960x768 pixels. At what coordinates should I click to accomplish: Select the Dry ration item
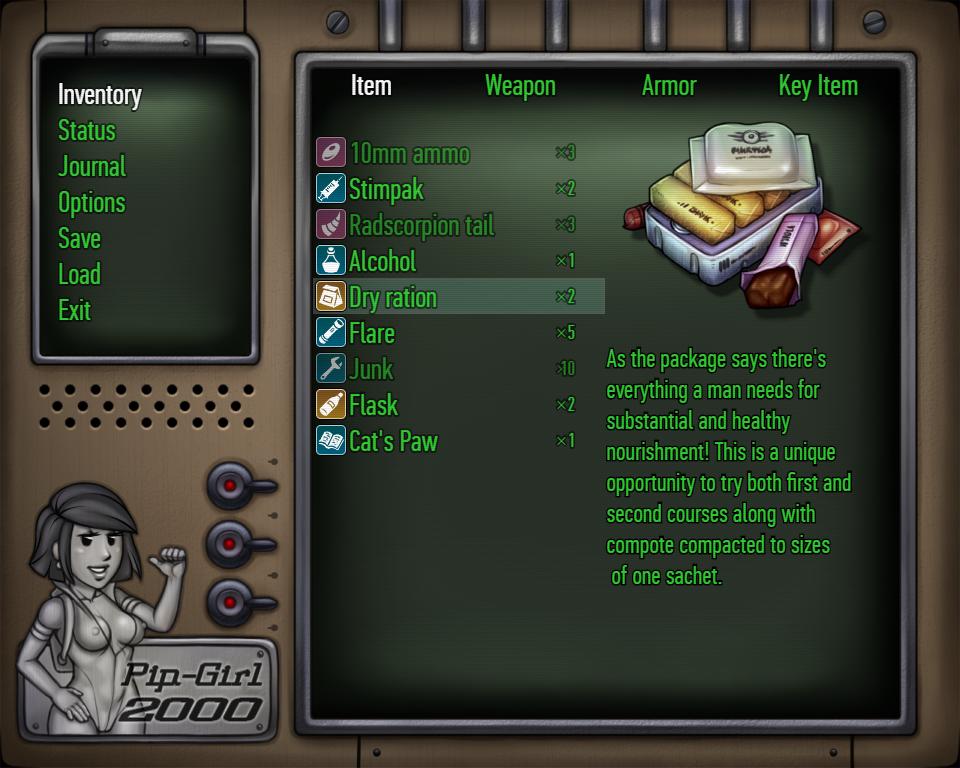(x=392, y=297)
